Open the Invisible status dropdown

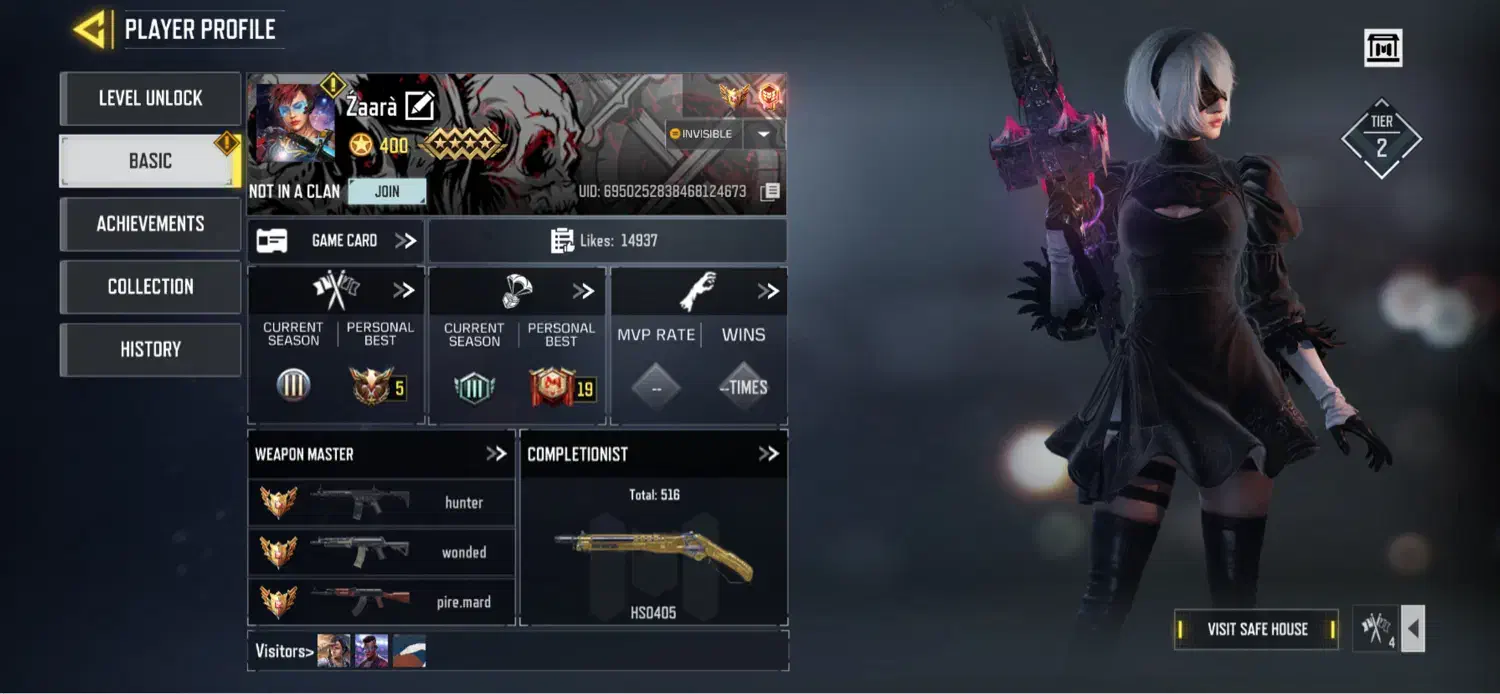[765, 134]
